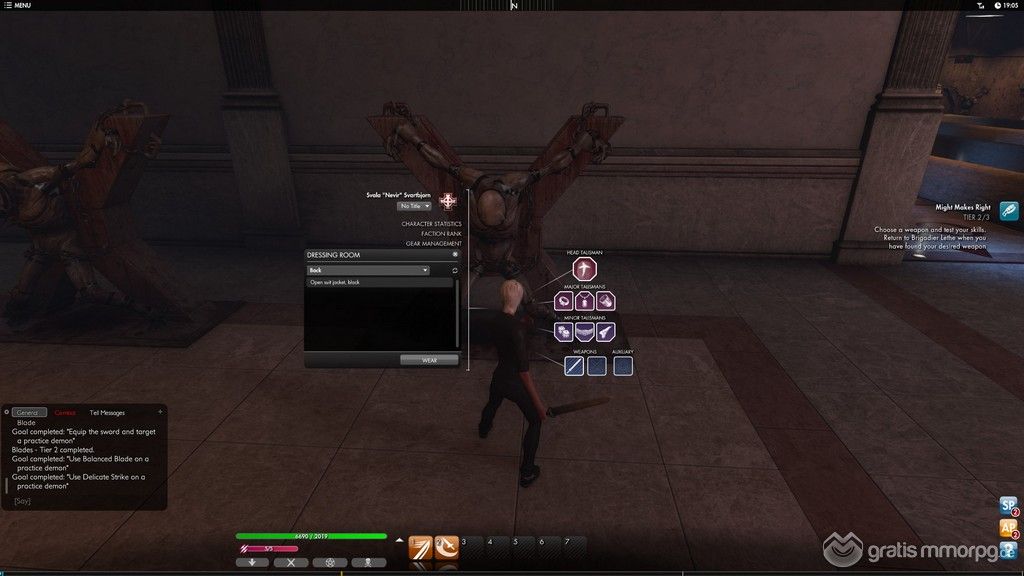Switch to the General chat tab
Screen dimensions: 1024x576
click(28, 412)
